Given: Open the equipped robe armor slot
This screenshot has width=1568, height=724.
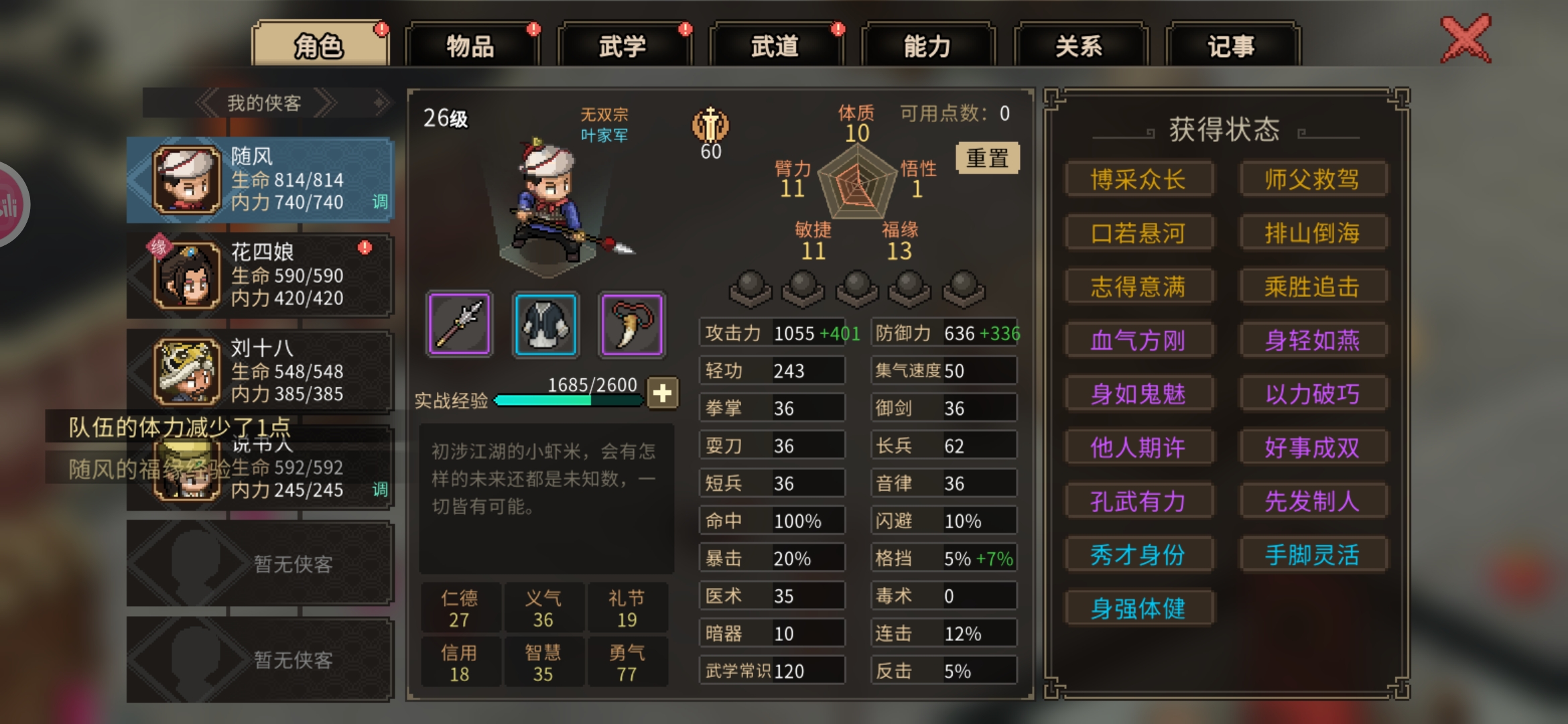Looking at the screenshot, I should pos(545,324).
